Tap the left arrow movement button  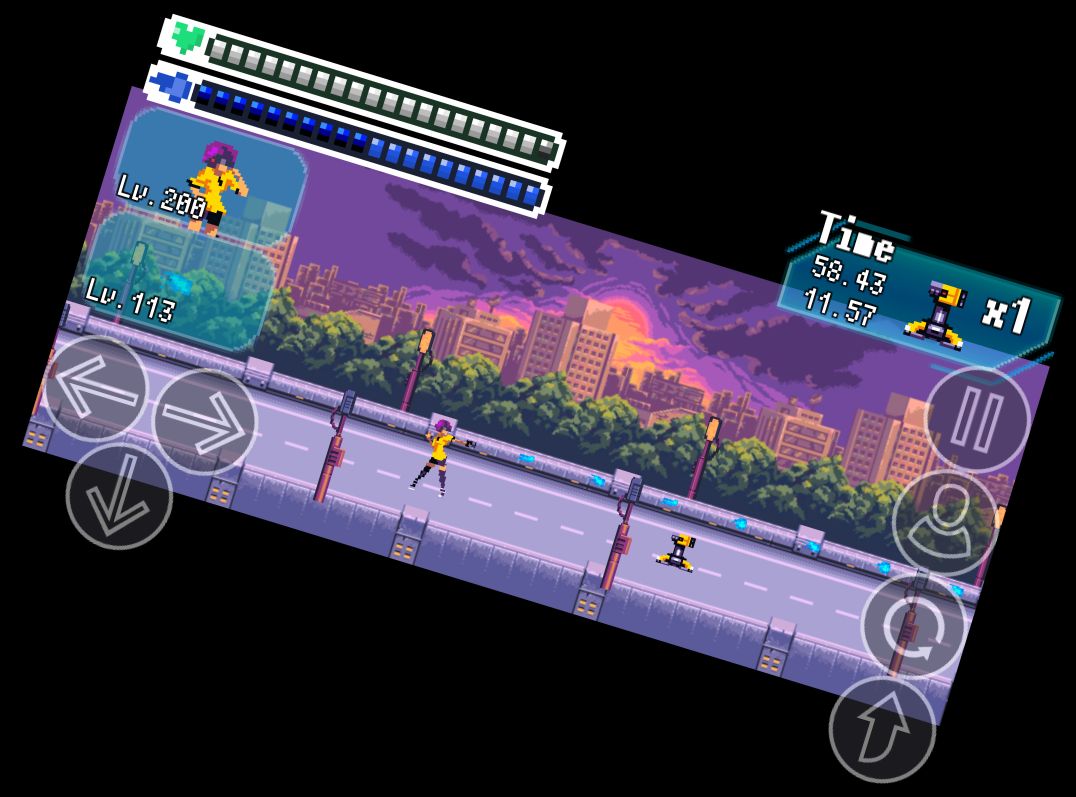(95, 388)
